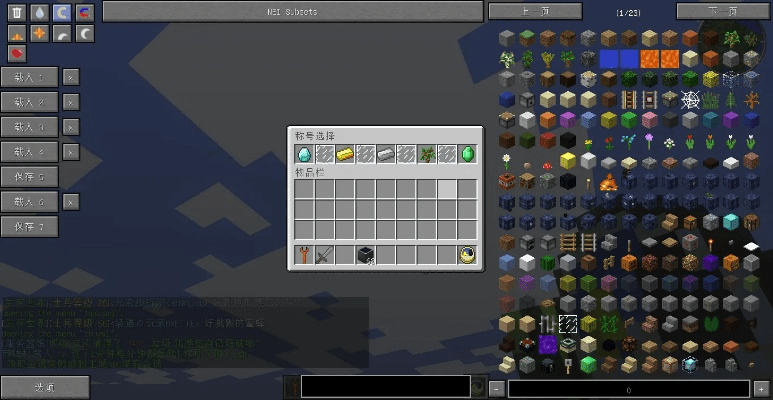Open the 选项 options button
The height and width of the screenshot is (400, 773).
44,388
